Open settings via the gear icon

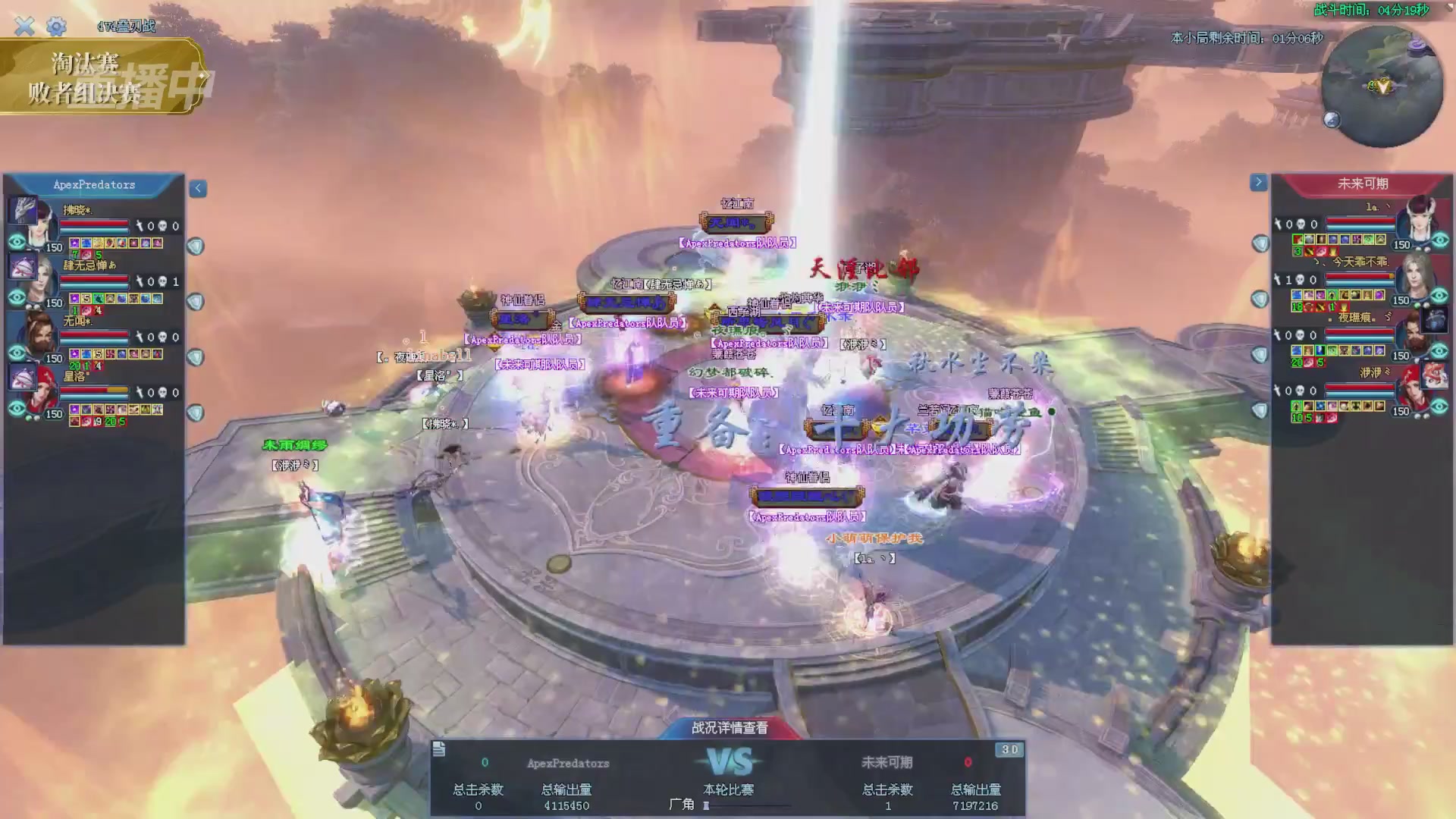click(x=56, y=27)
